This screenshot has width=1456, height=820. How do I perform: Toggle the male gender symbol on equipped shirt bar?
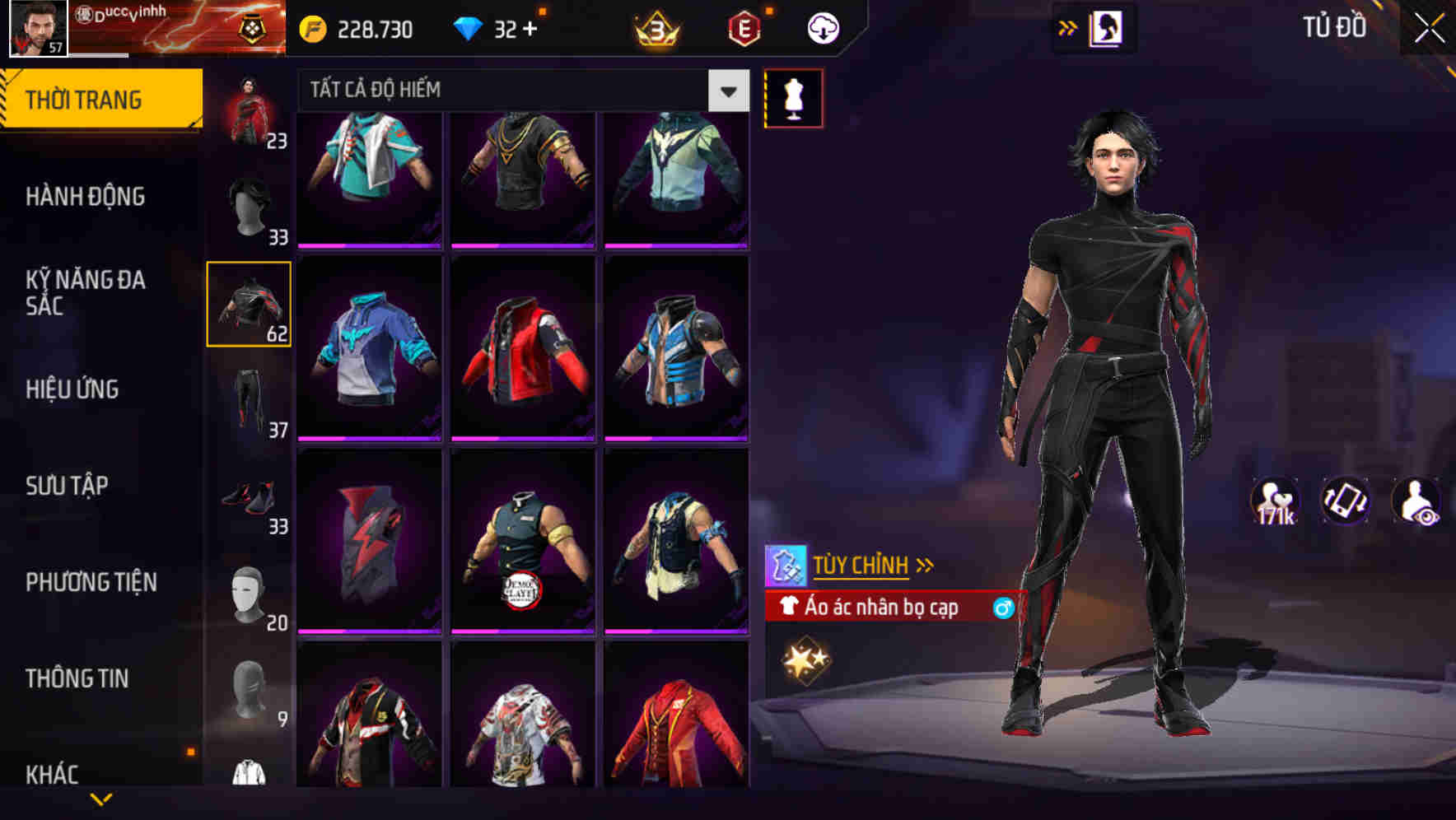coord(1001,608)
